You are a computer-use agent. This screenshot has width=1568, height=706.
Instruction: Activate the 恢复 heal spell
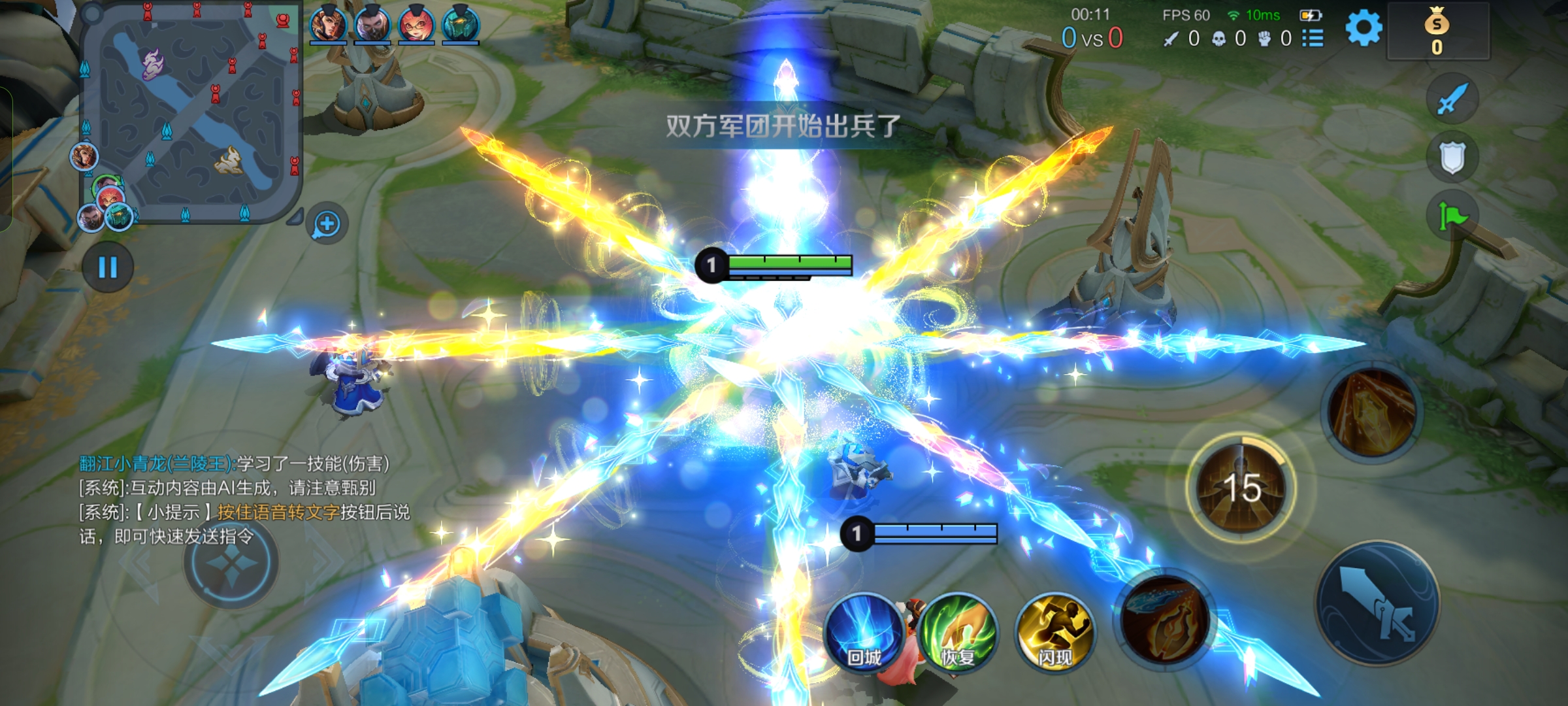coord(958,632)
